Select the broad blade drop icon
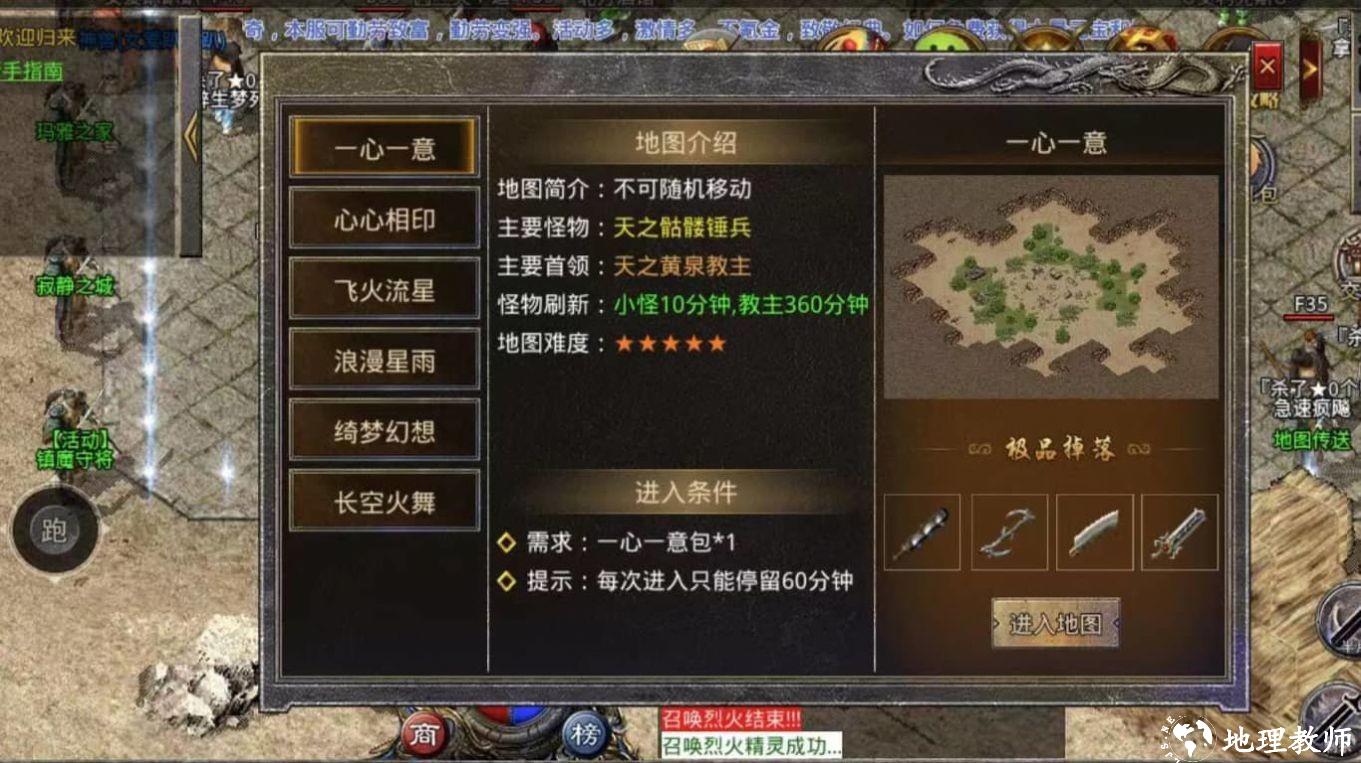Image resolution: width=1361 pixels, height=763 pixels. 1094,533
